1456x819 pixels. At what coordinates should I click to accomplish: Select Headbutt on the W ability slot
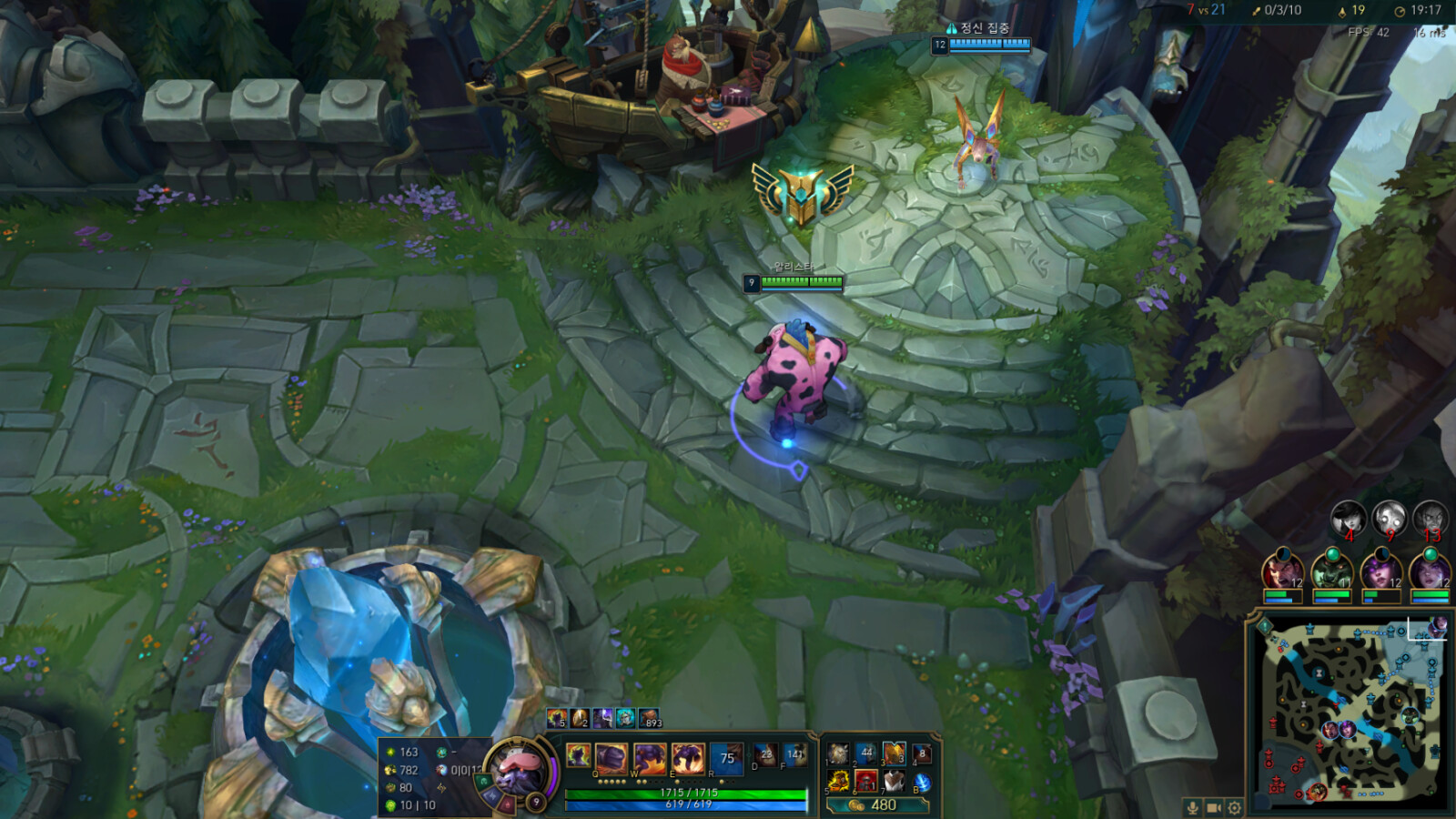coord(650,758)
